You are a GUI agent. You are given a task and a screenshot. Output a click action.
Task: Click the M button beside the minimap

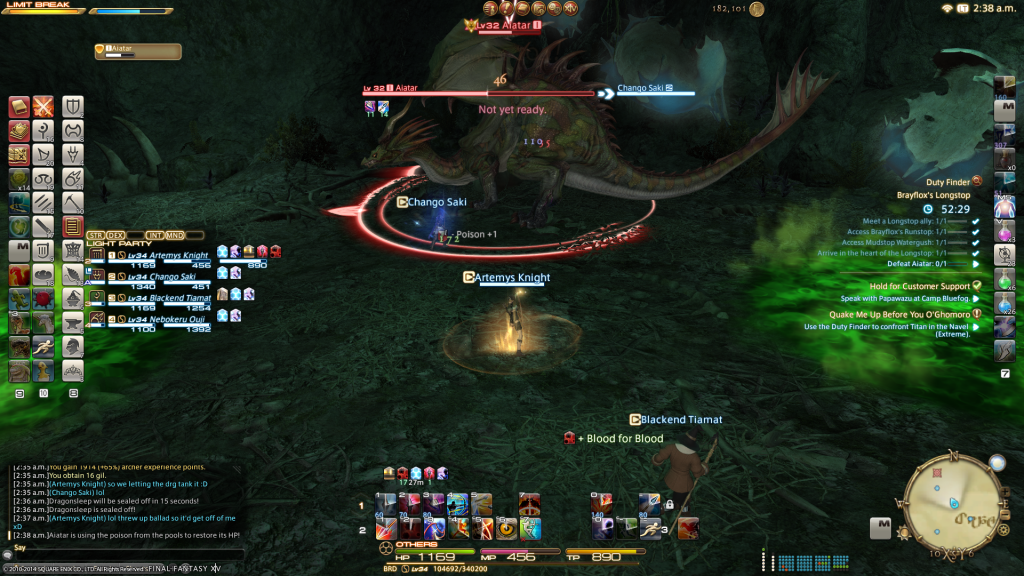click(x=881, y=523)
